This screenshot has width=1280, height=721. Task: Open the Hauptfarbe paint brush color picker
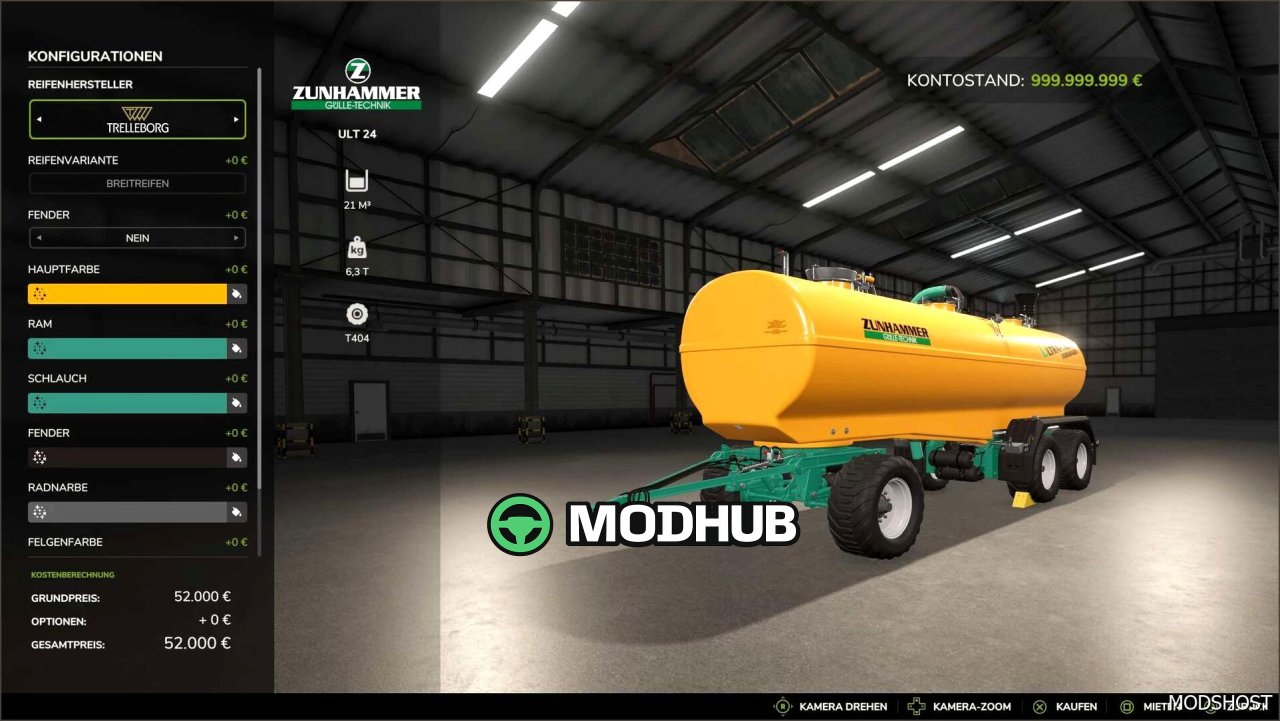237,293
